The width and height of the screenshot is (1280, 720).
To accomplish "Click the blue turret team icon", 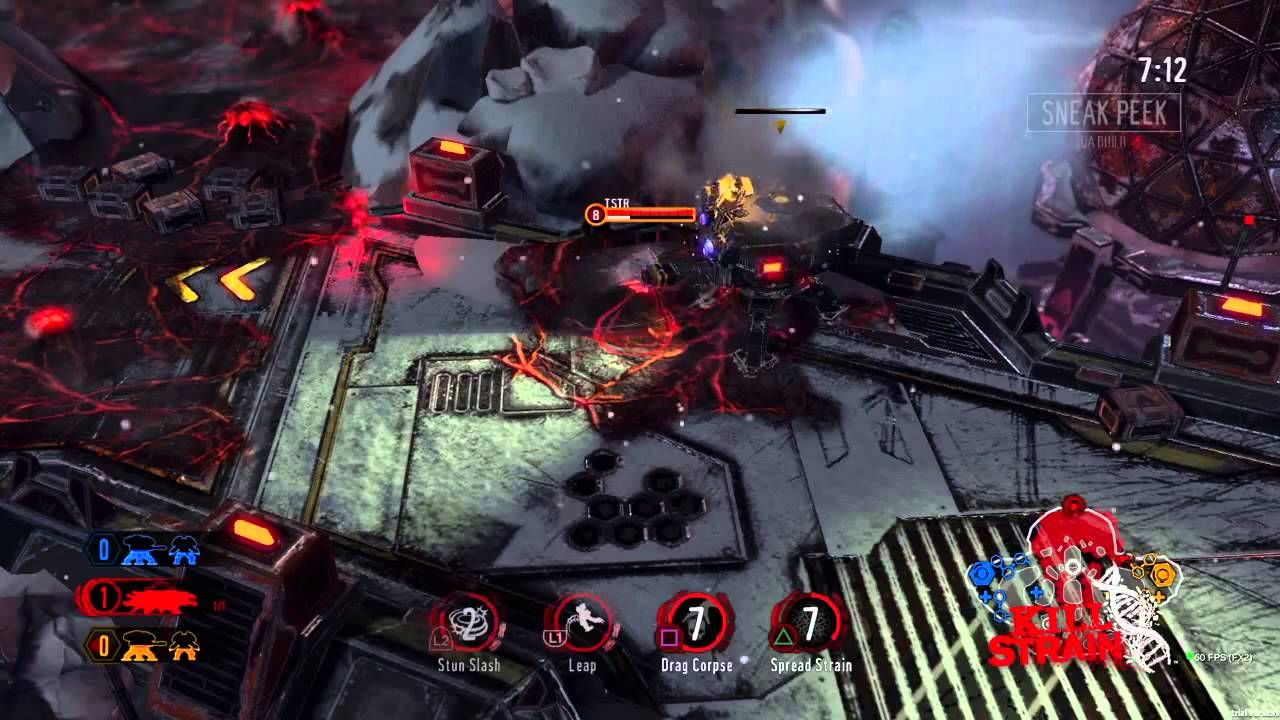I will coord(138,551).
